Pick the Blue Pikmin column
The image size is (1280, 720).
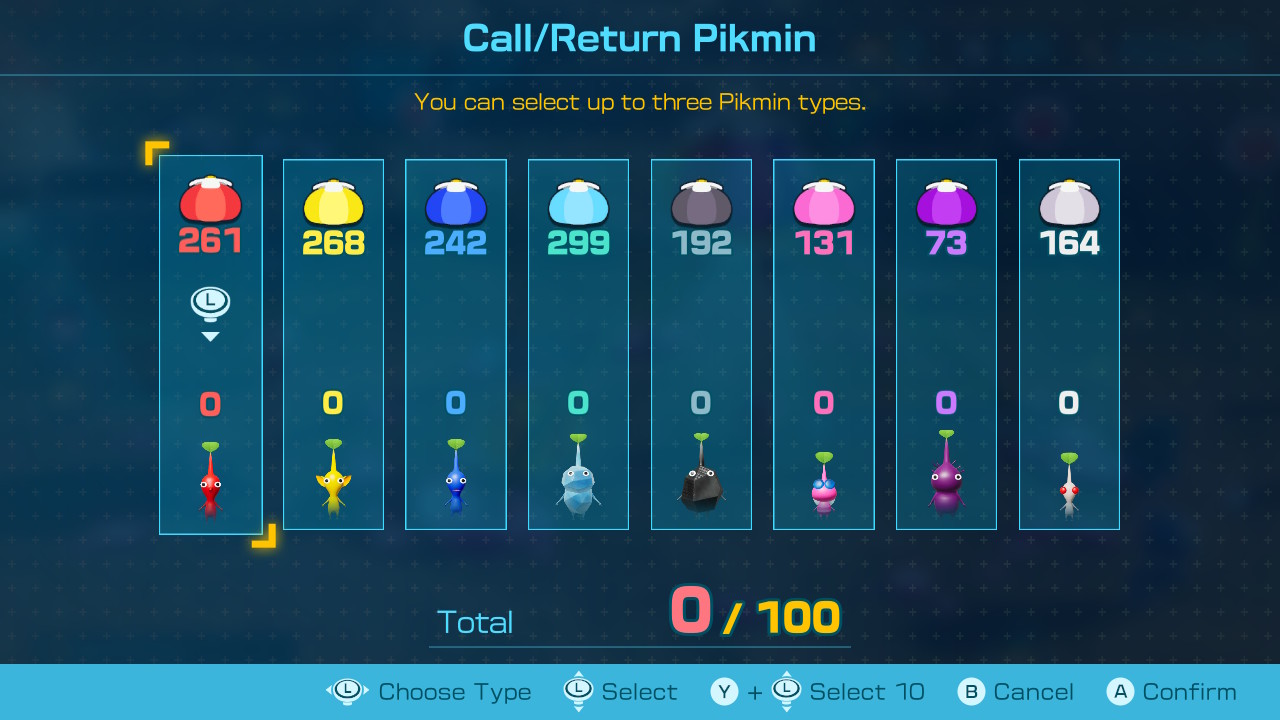[x=456, y=345]
